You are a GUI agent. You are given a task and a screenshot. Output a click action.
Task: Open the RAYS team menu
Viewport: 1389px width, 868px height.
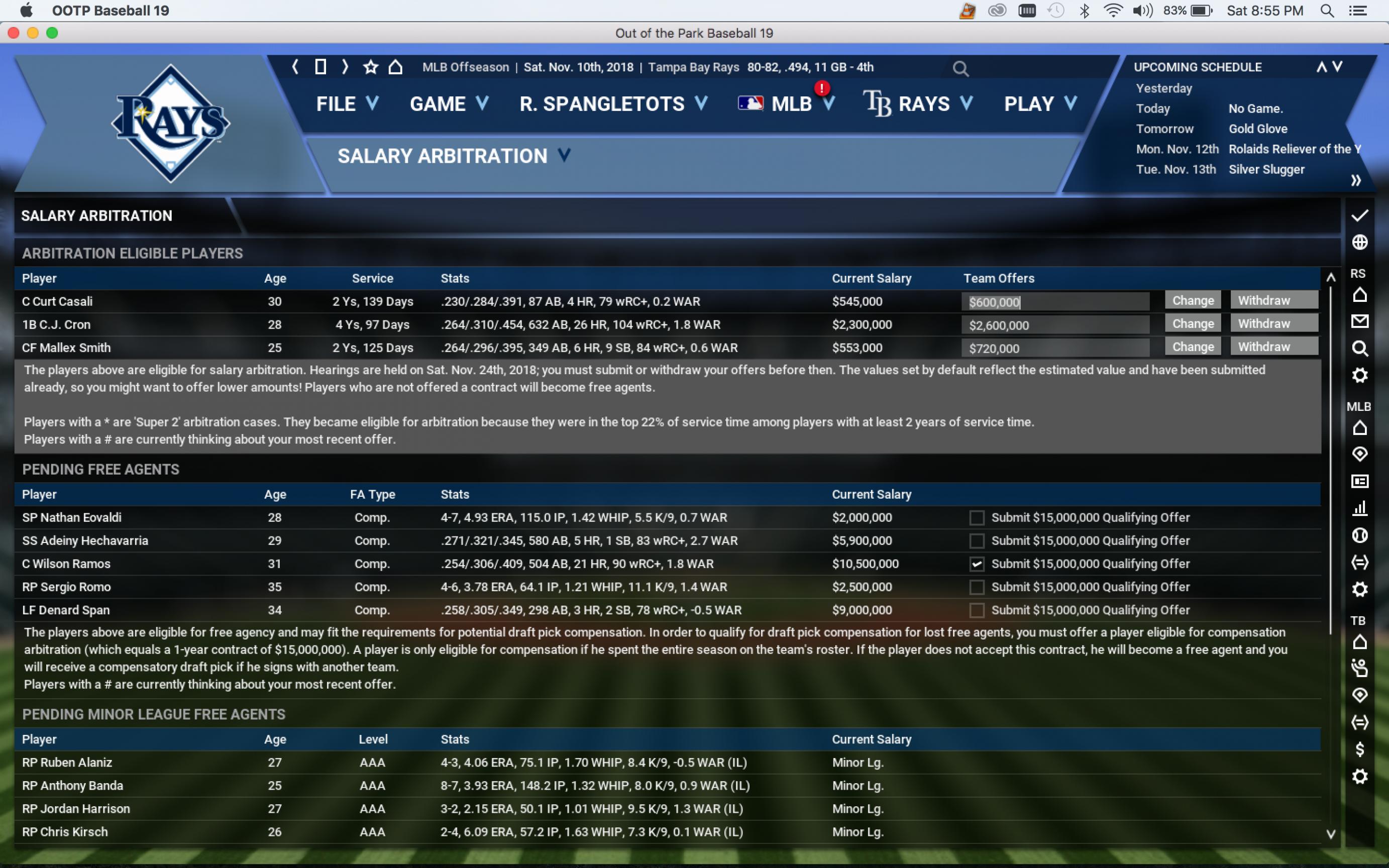[918, 104]
